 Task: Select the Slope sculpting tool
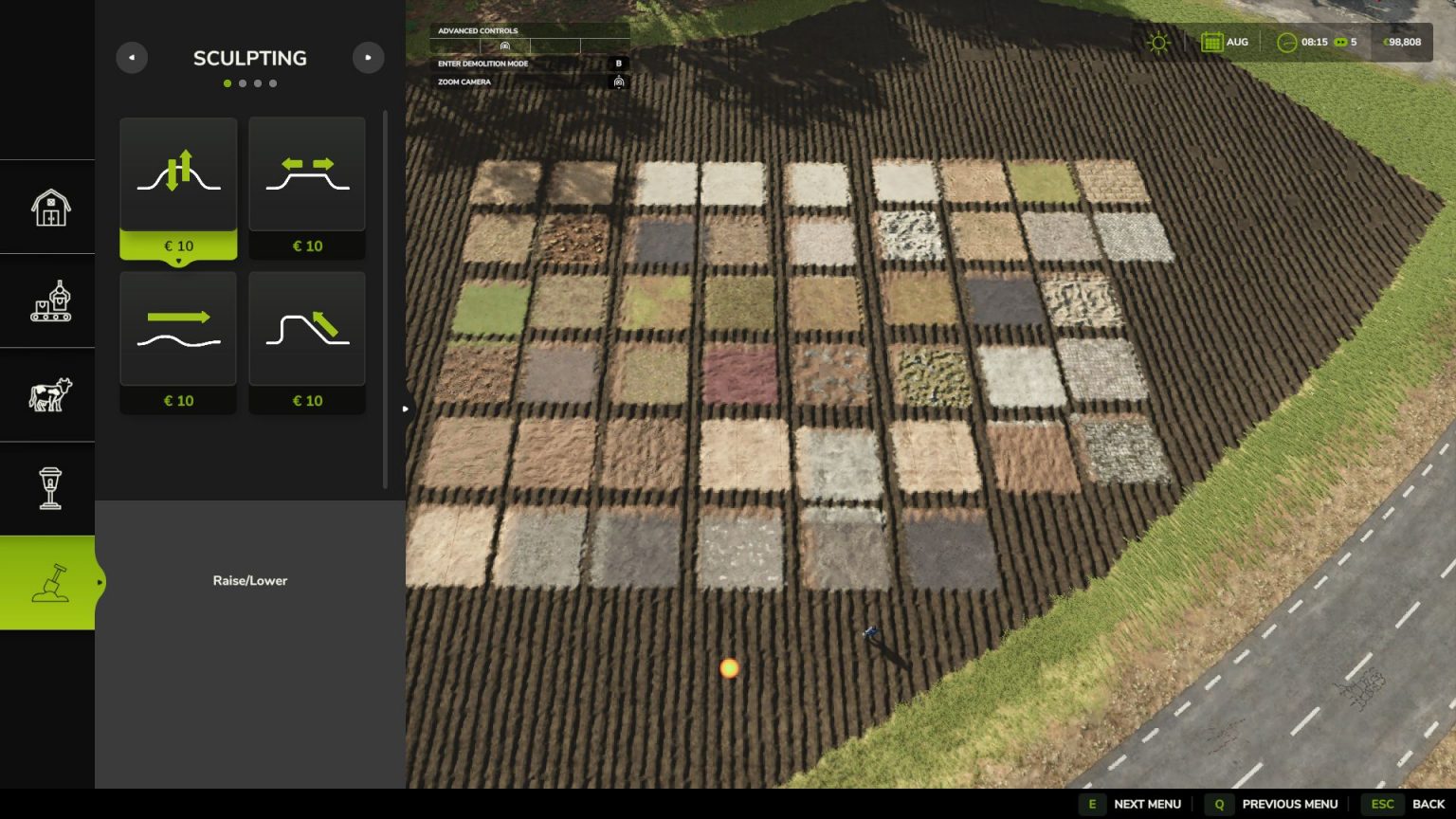click(307, 328)
